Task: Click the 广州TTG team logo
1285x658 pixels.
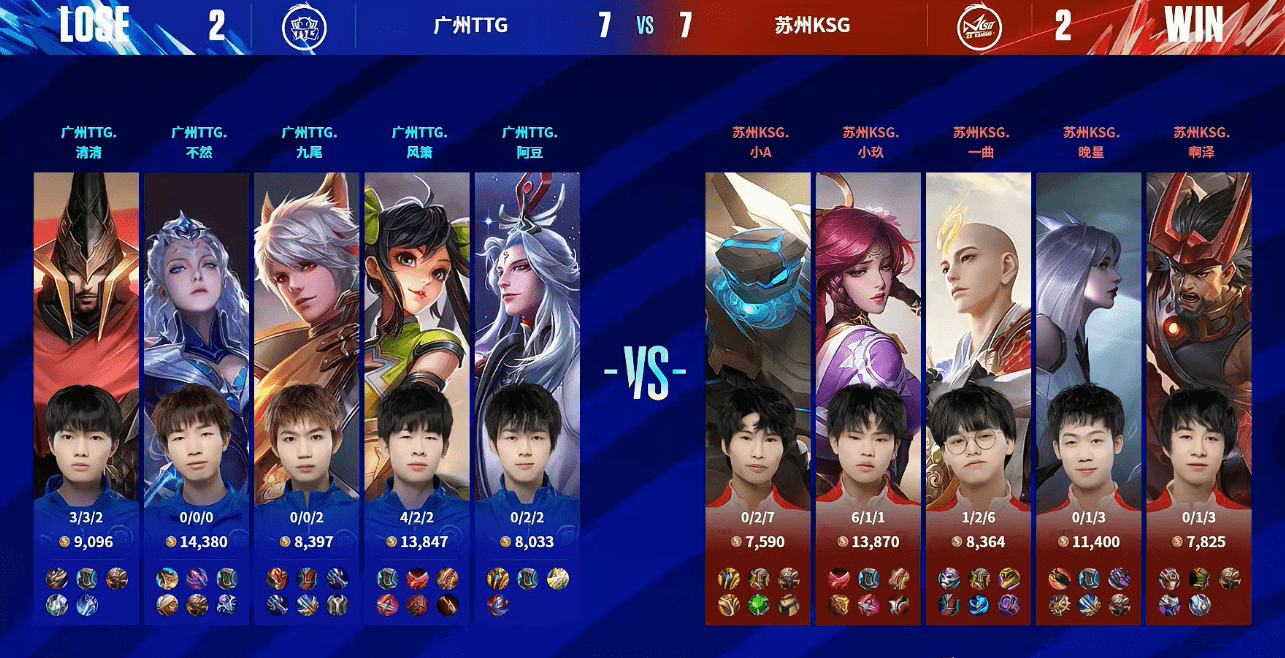Action: point(304,26)
